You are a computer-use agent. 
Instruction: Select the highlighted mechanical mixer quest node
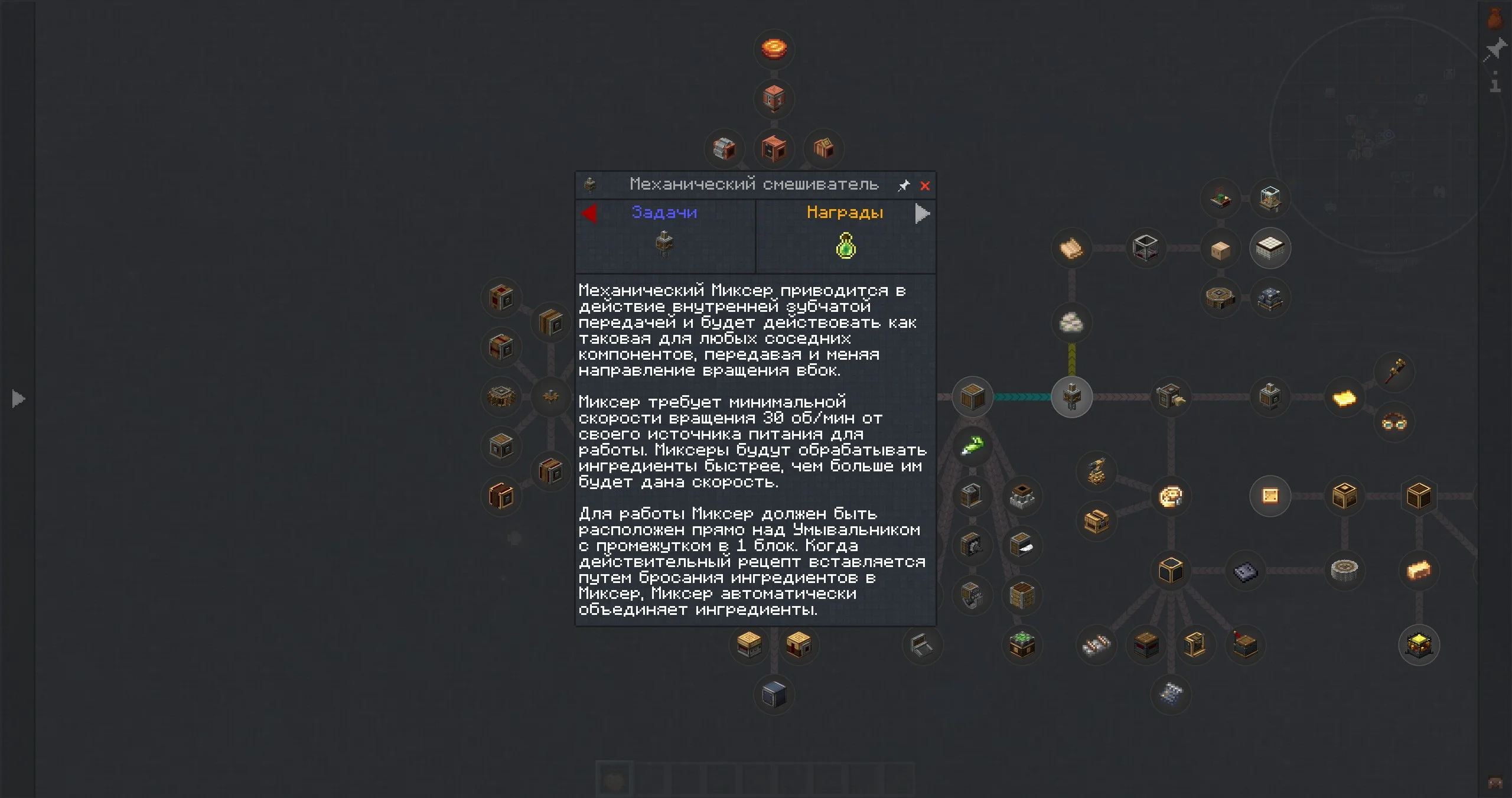[x=1071, y=396]
